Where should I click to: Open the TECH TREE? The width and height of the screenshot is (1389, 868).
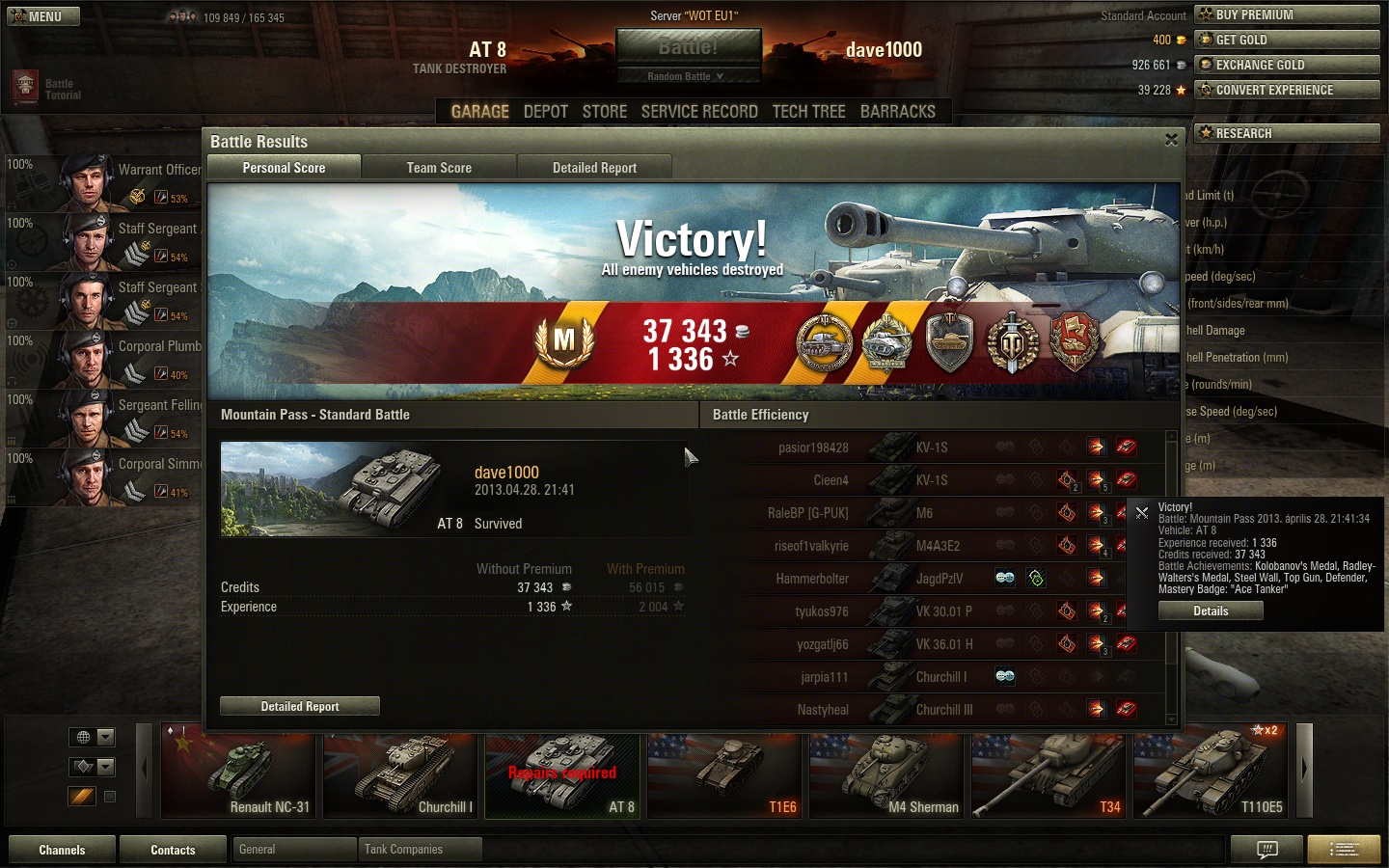(x=808, y=112)
